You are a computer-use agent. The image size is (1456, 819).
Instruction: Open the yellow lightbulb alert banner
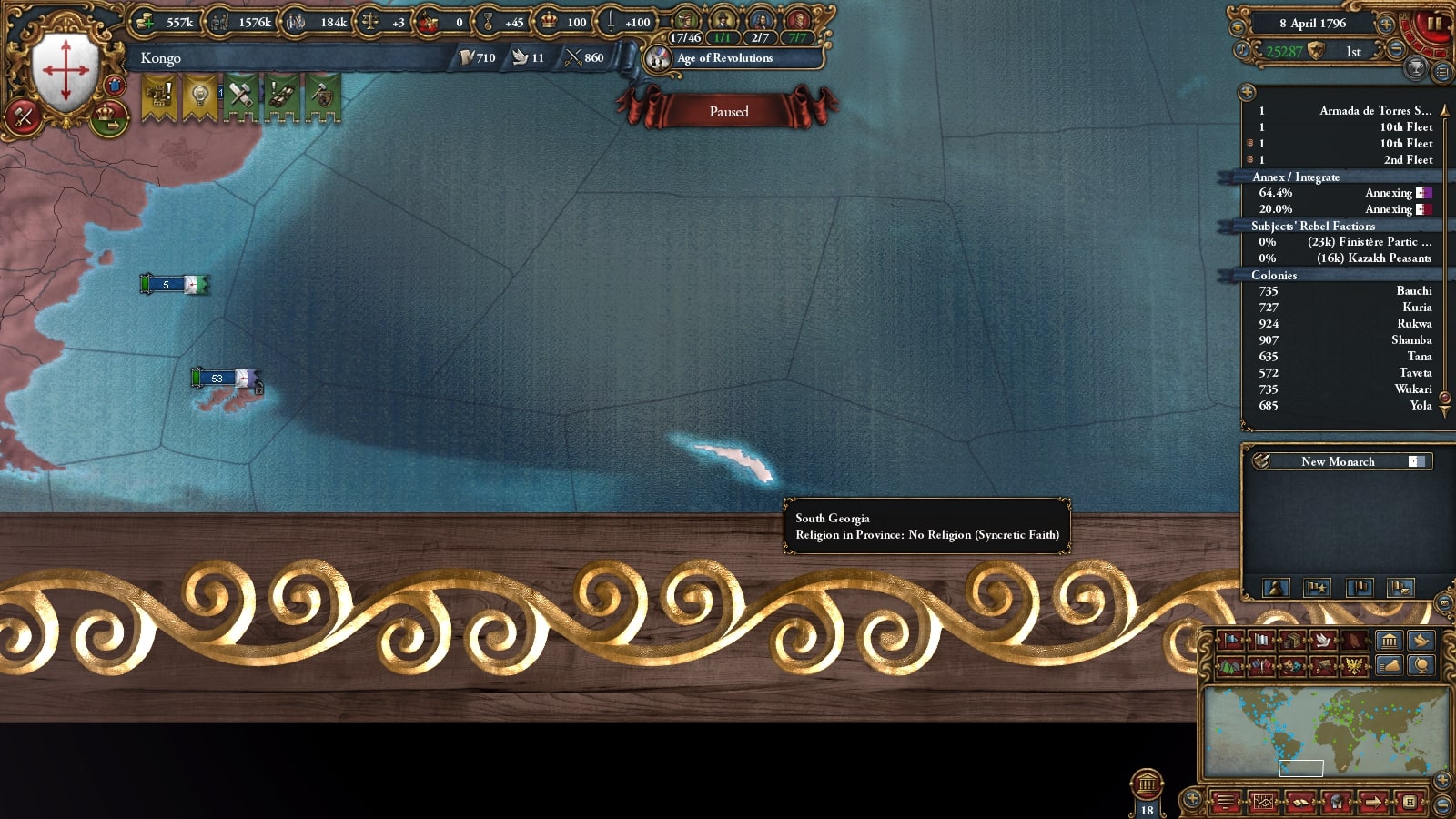[199, 96]
